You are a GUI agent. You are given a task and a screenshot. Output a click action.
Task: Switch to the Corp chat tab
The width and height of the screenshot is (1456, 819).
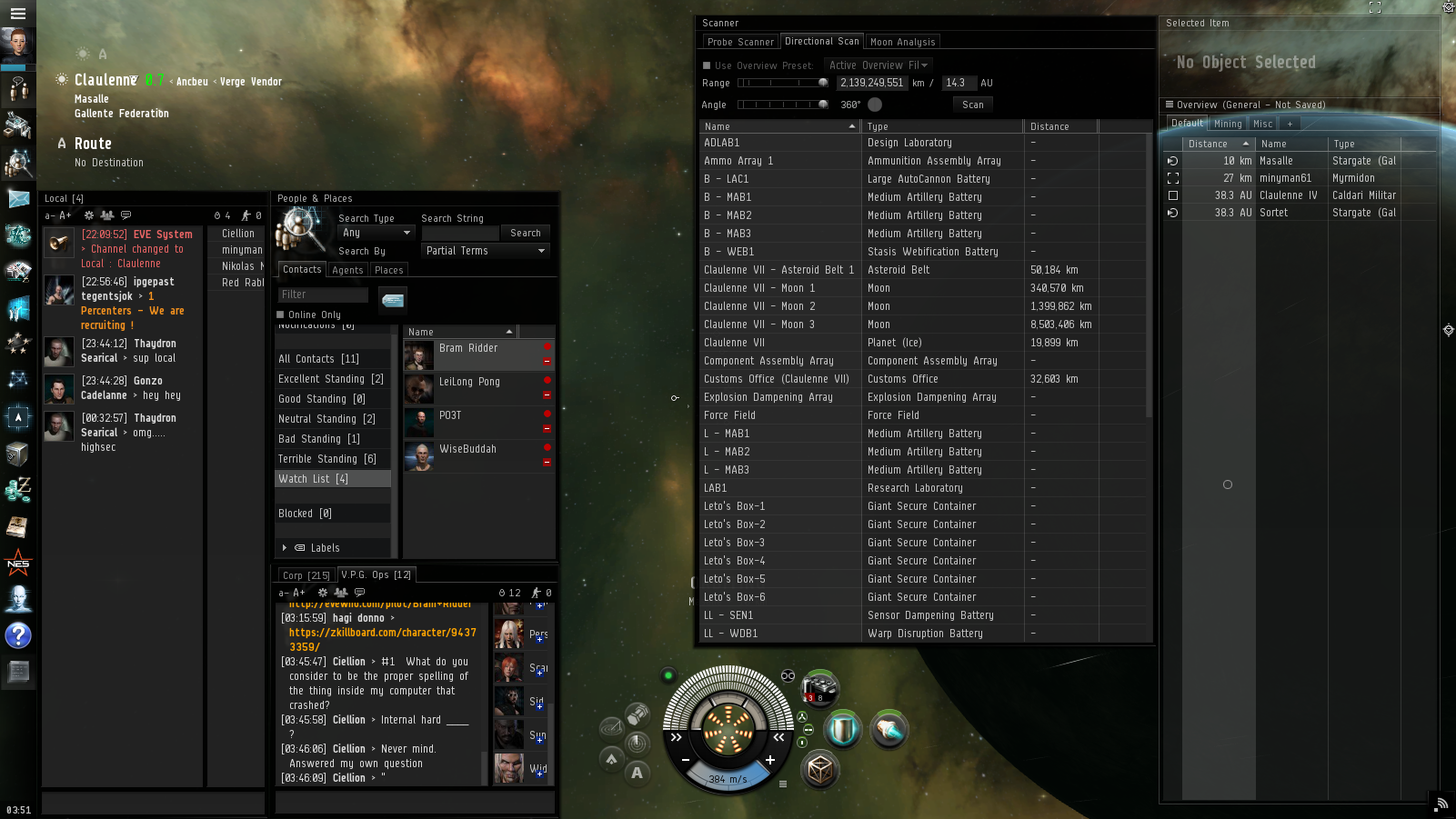pyautogui.click(x=306, y=575)
